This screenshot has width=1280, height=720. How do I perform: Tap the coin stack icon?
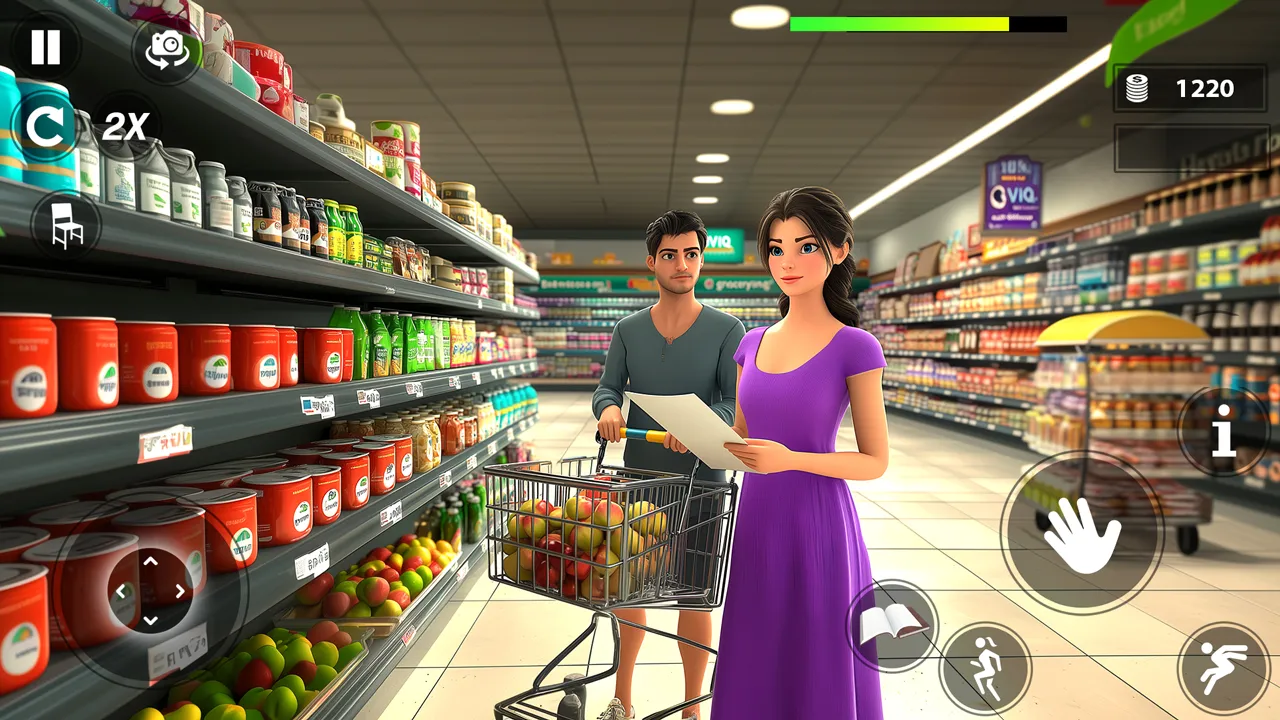pos(1136,88)
